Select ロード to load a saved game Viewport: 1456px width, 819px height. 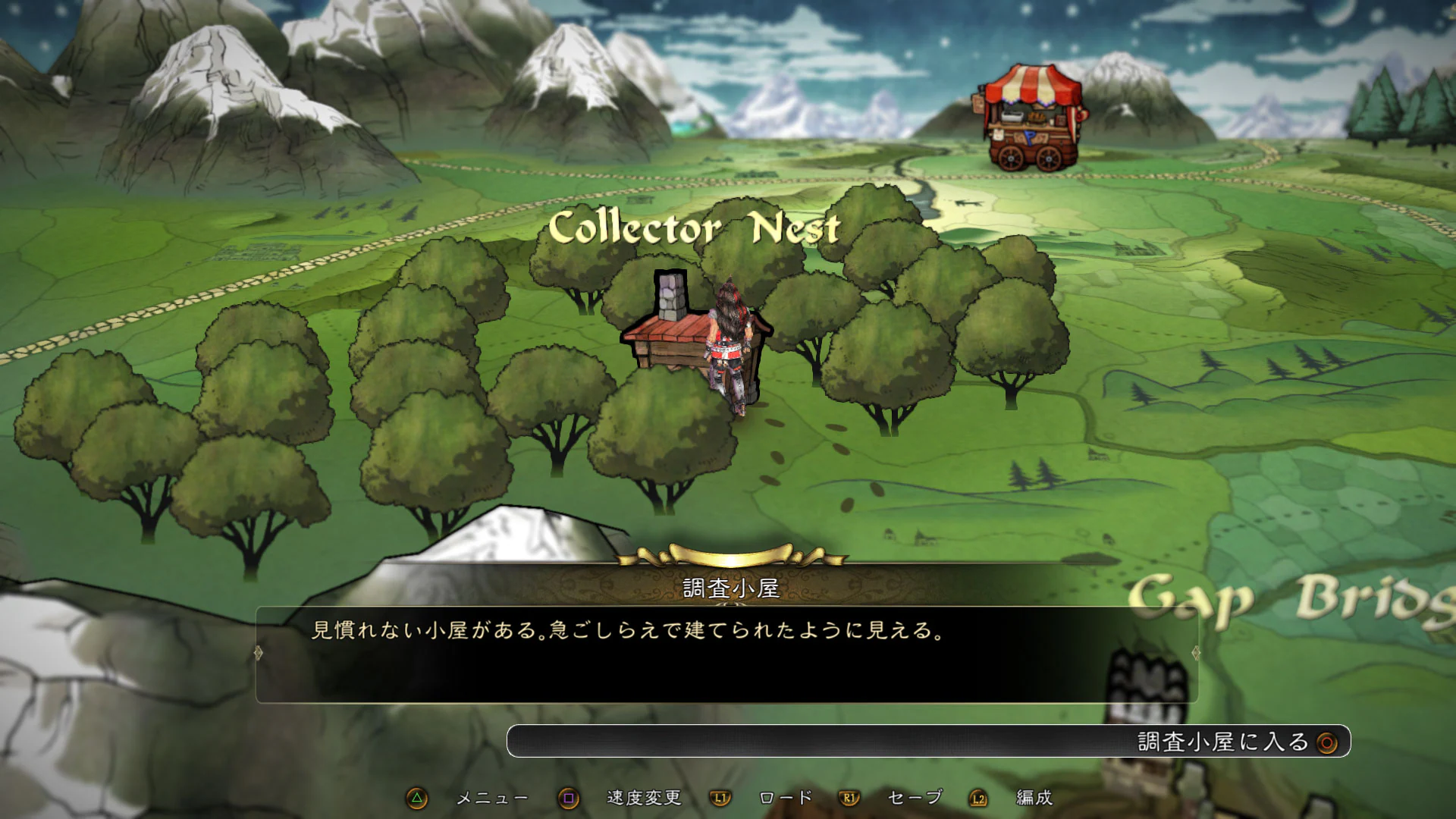tap(785, 798)
